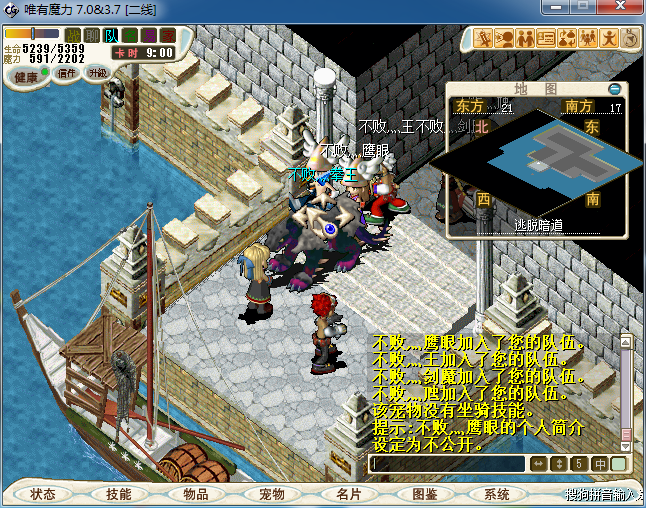Select the crossed-swords duel action icon
The image size is (646, 508).
(484, 39)
